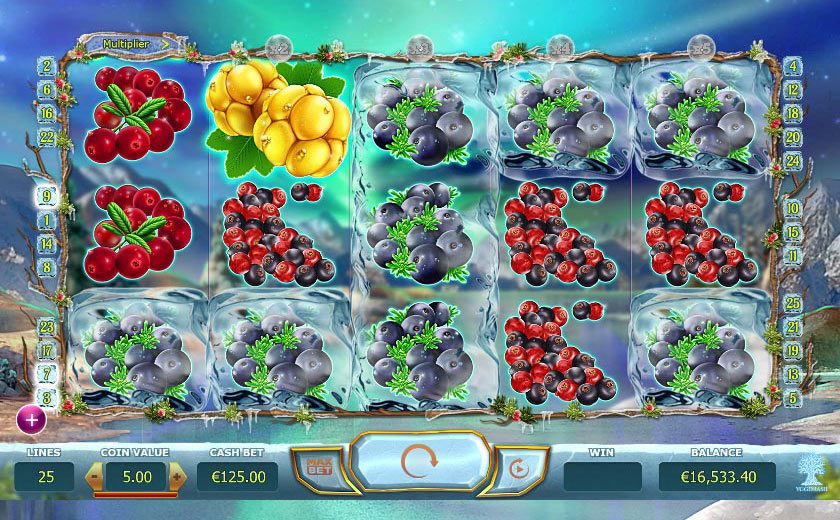Select payline number 23

click(47, 326)
